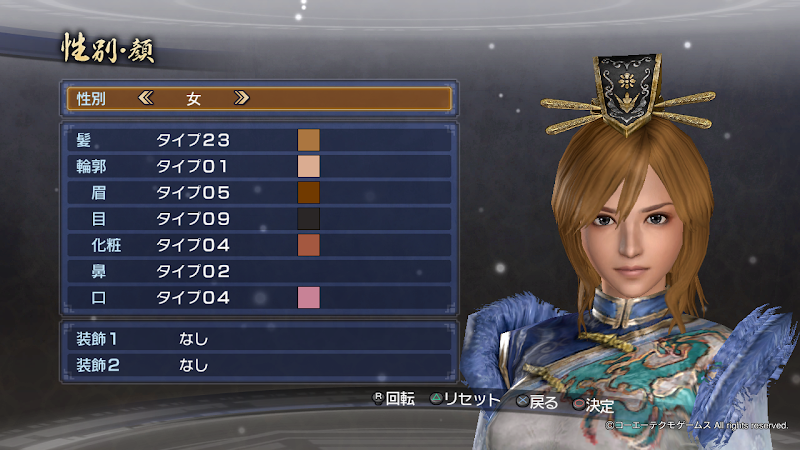Viewport: 800px width, 450px height.
Task: Click the left arrow beside 女
Action: tap(148, 98)
